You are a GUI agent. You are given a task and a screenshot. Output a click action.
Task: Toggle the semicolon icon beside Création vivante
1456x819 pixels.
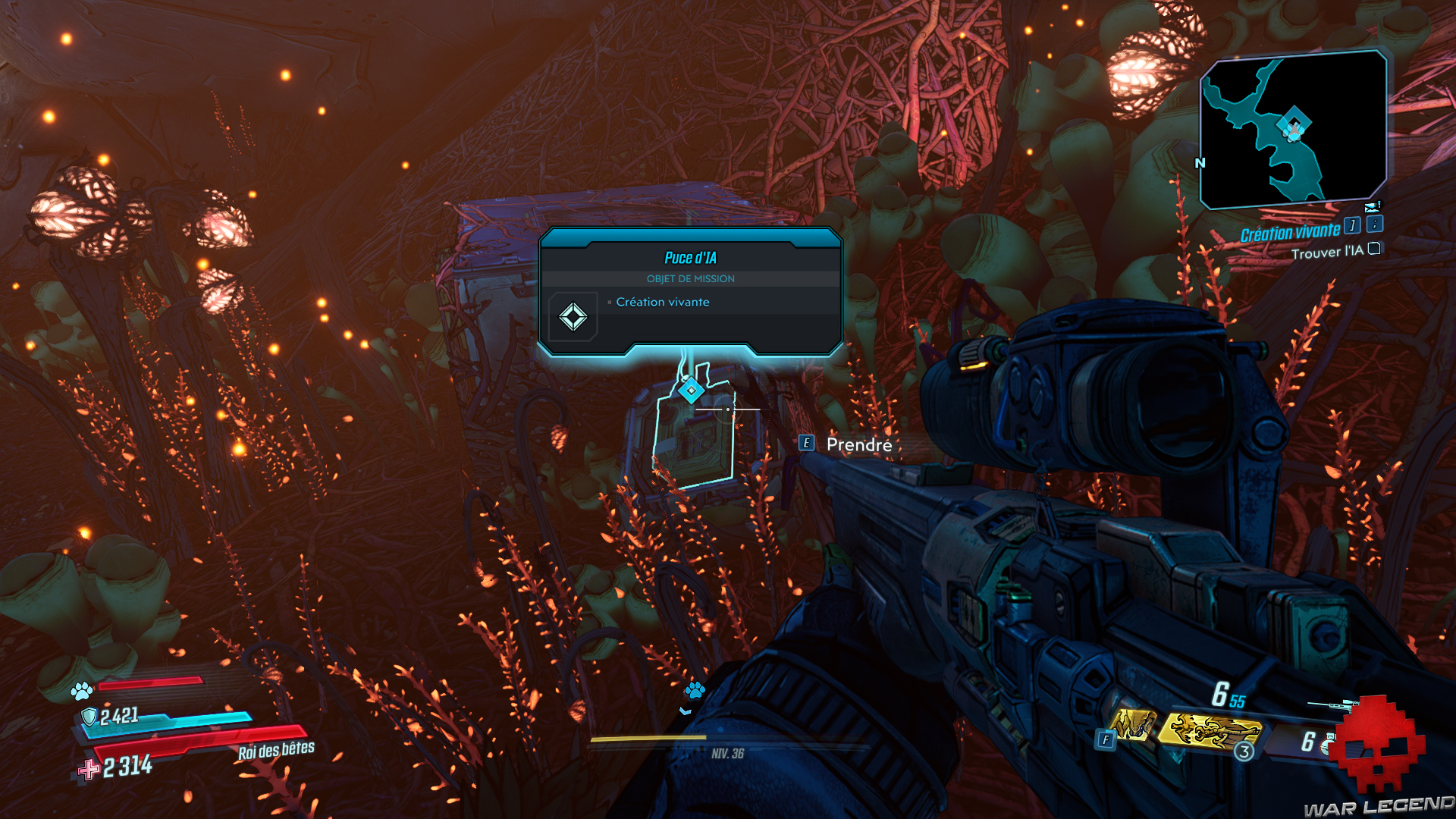click(1375, 223)
